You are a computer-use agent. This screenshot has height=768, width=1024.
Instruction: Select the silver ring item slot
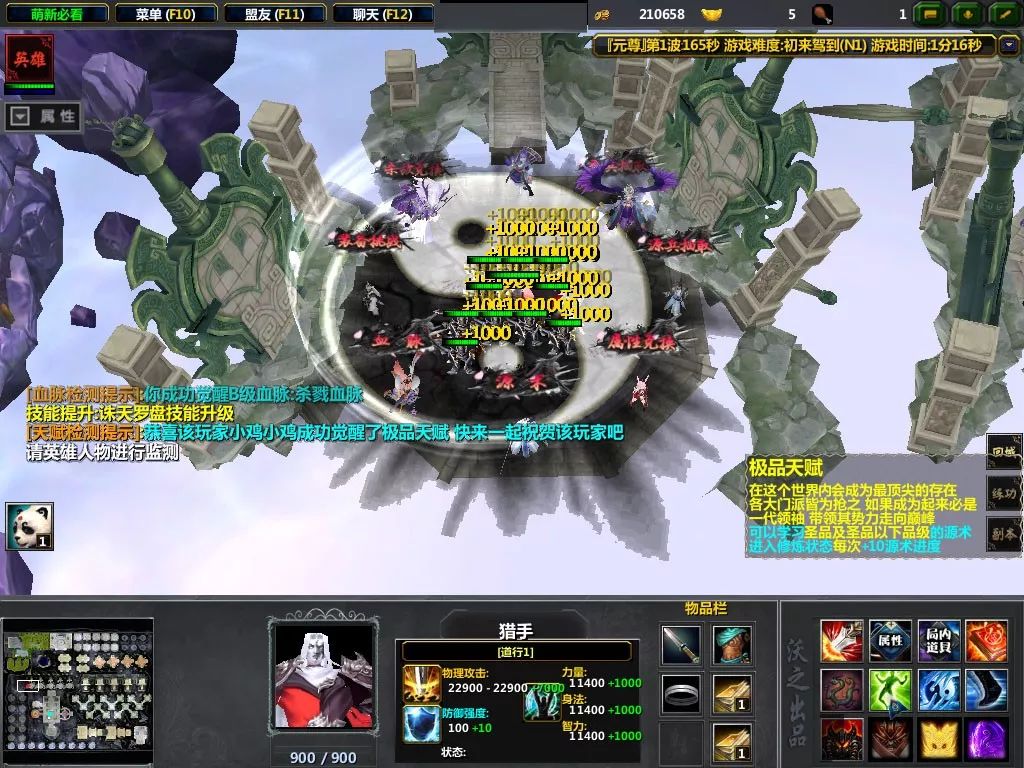pos(681,693)
